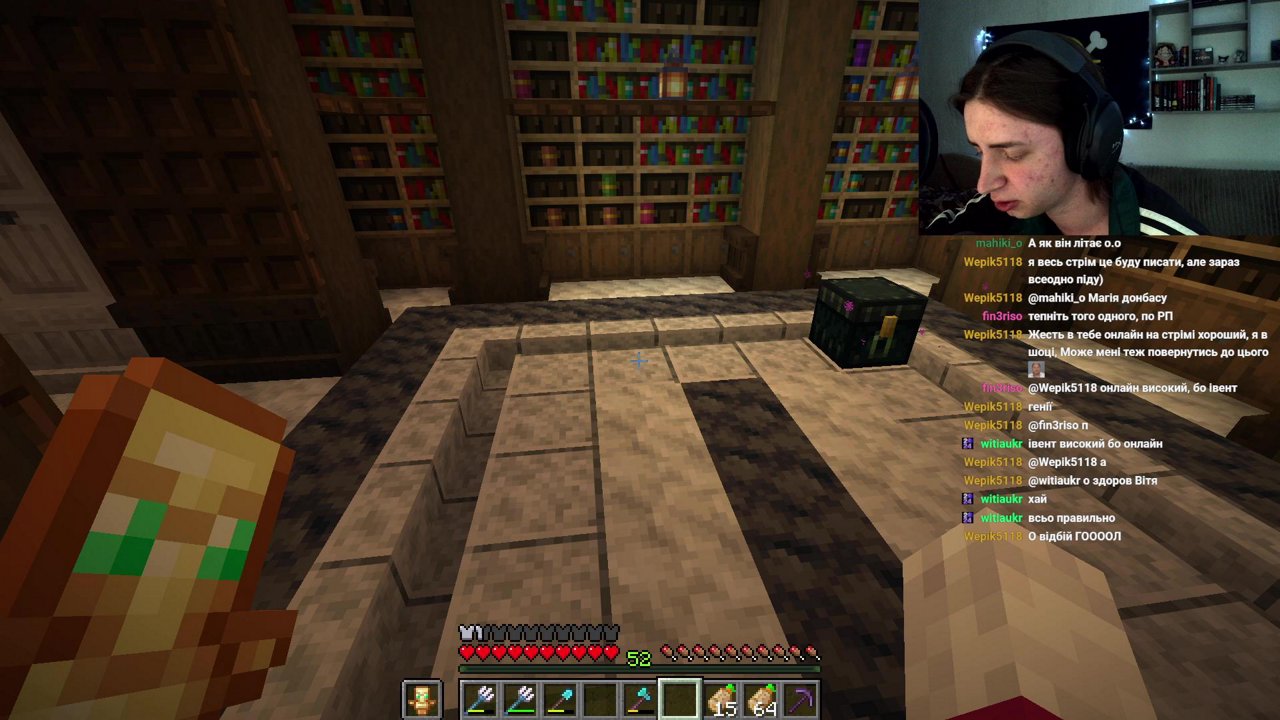Select the stack of 15 baked potatoes

pyautogui.click(x=720, y=699)
